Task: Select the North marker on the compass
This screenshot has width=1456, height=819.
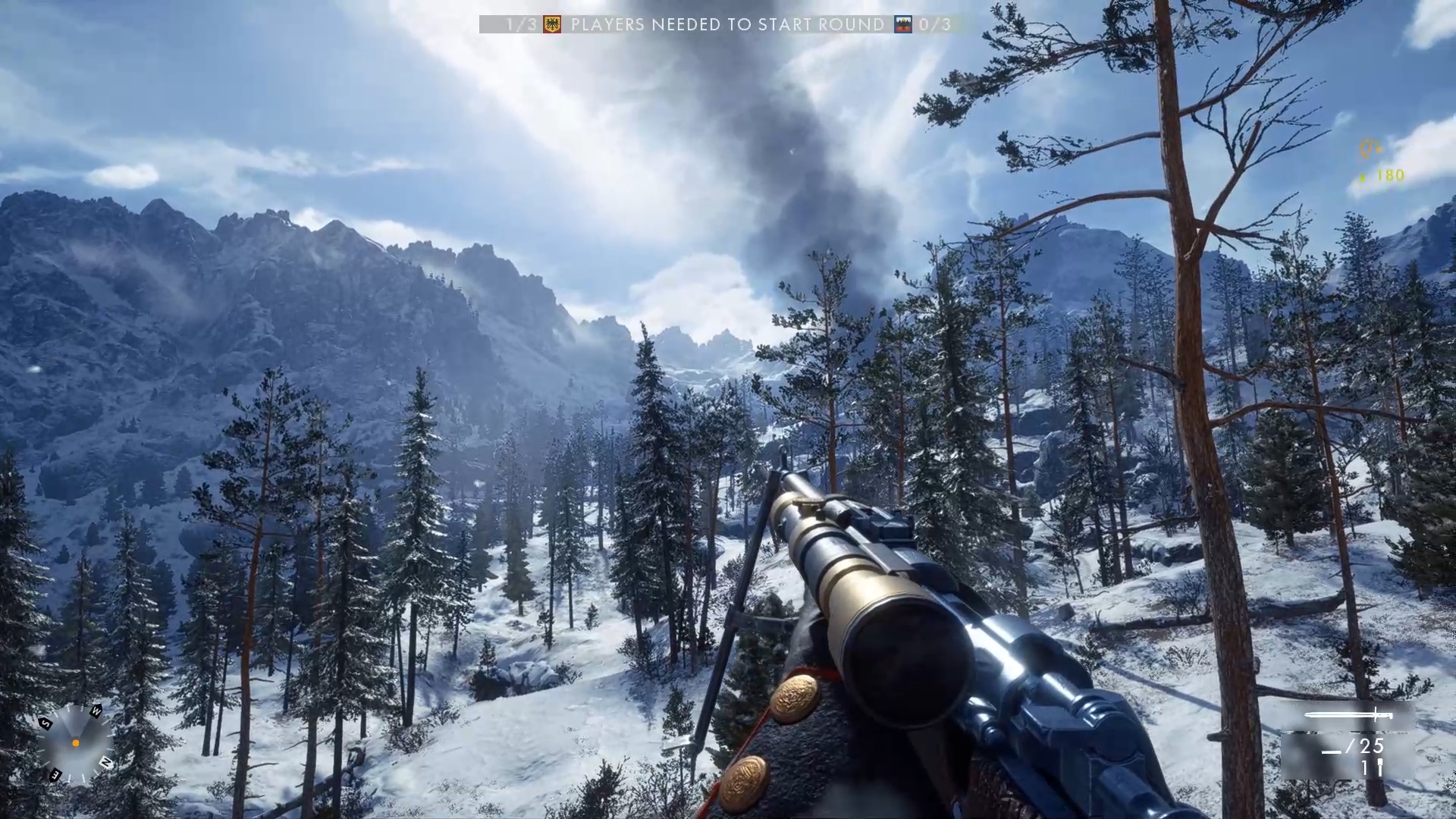Action: [x=106, y=762]
